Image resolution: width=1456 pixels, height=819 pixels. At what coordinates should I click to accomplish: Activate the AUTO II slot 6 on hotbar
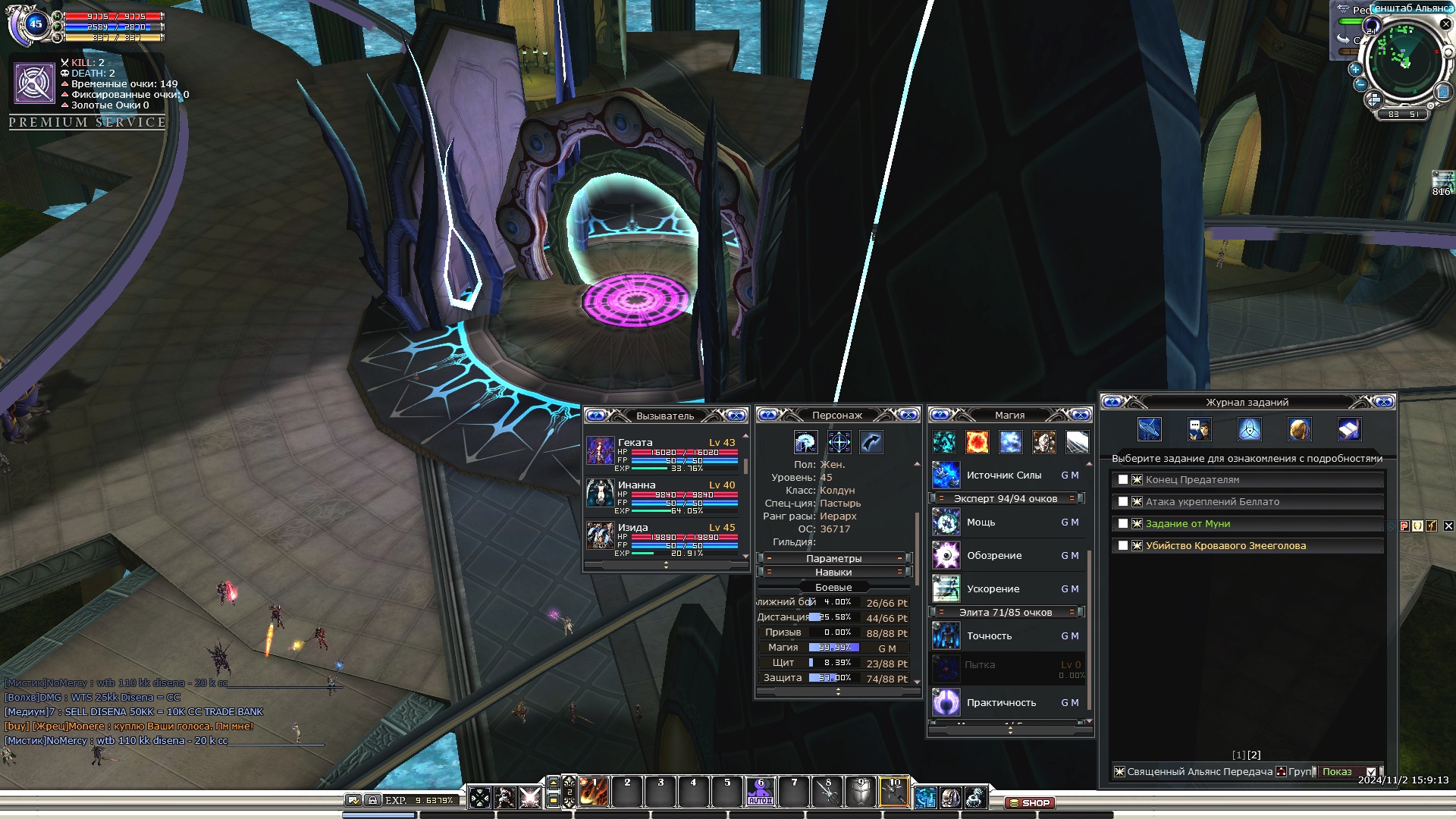click(x=761, y=792)
